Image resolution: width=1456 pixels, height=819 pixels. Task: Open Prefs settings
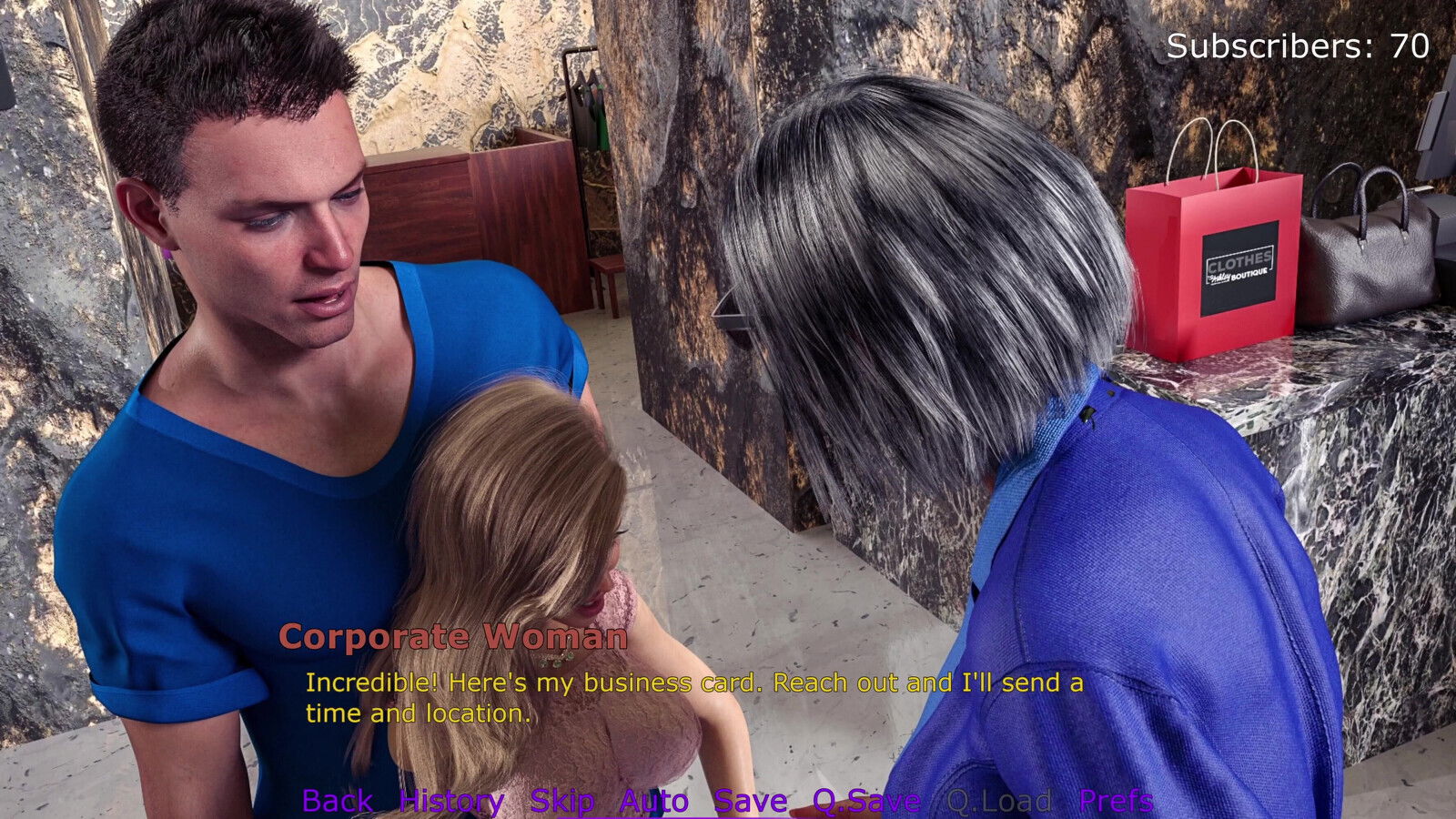(x=1116, y=801)
